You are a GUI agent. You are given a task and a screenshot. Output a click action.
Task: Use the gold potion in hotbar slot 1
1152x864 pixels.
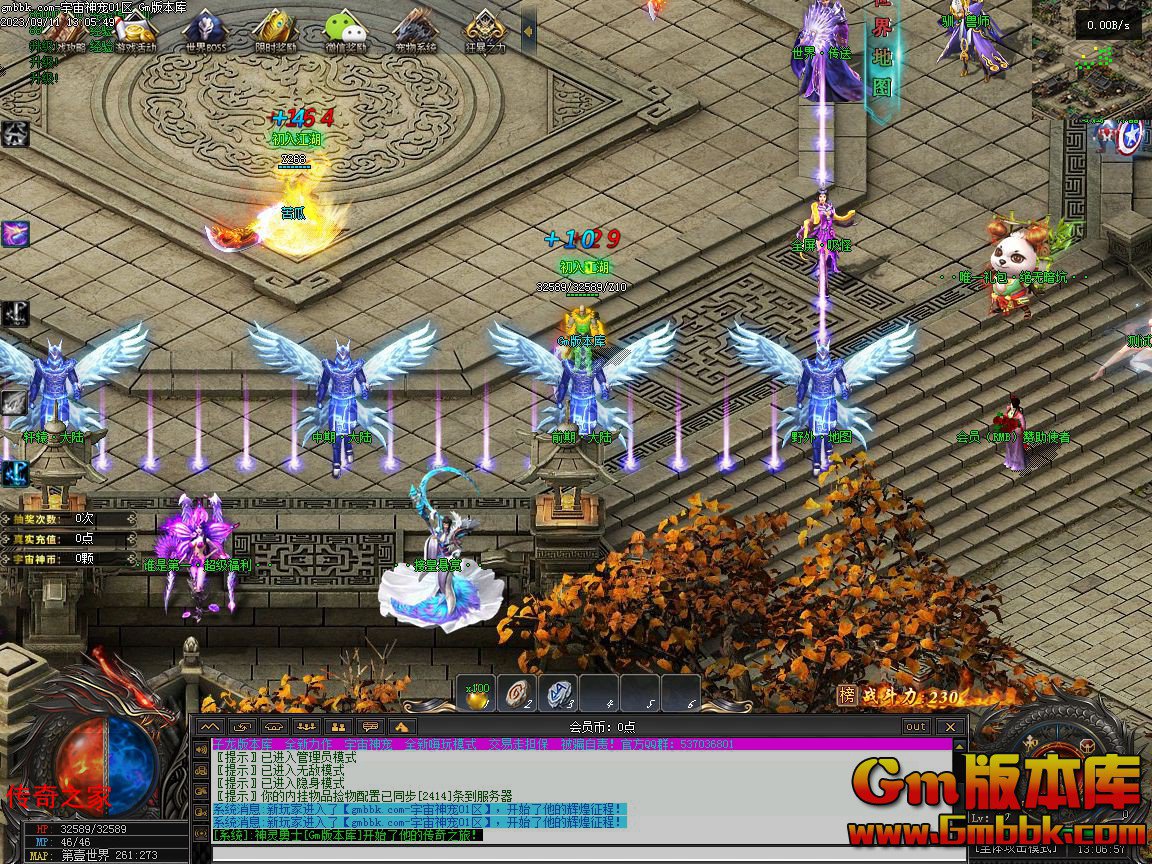479,693
